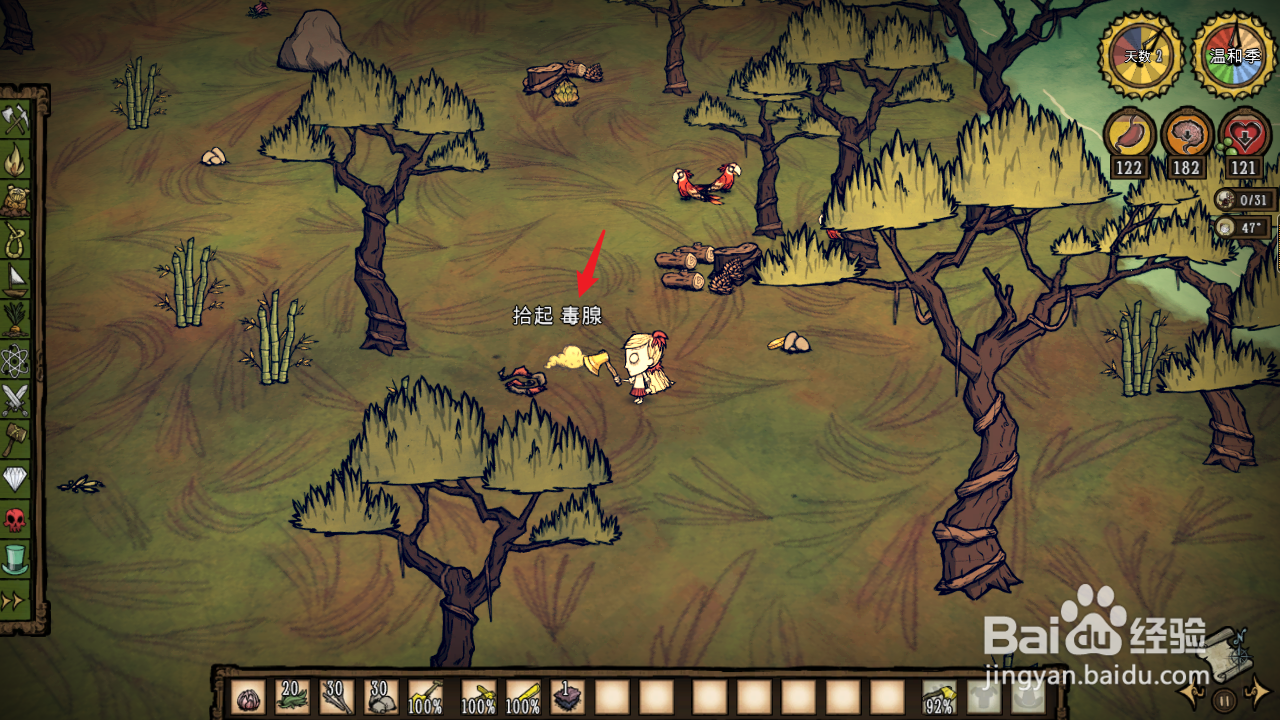This screenshot has width=1280, height=720.
Task: Select the petals in the first inventory slot
Action: click(248, 697)
